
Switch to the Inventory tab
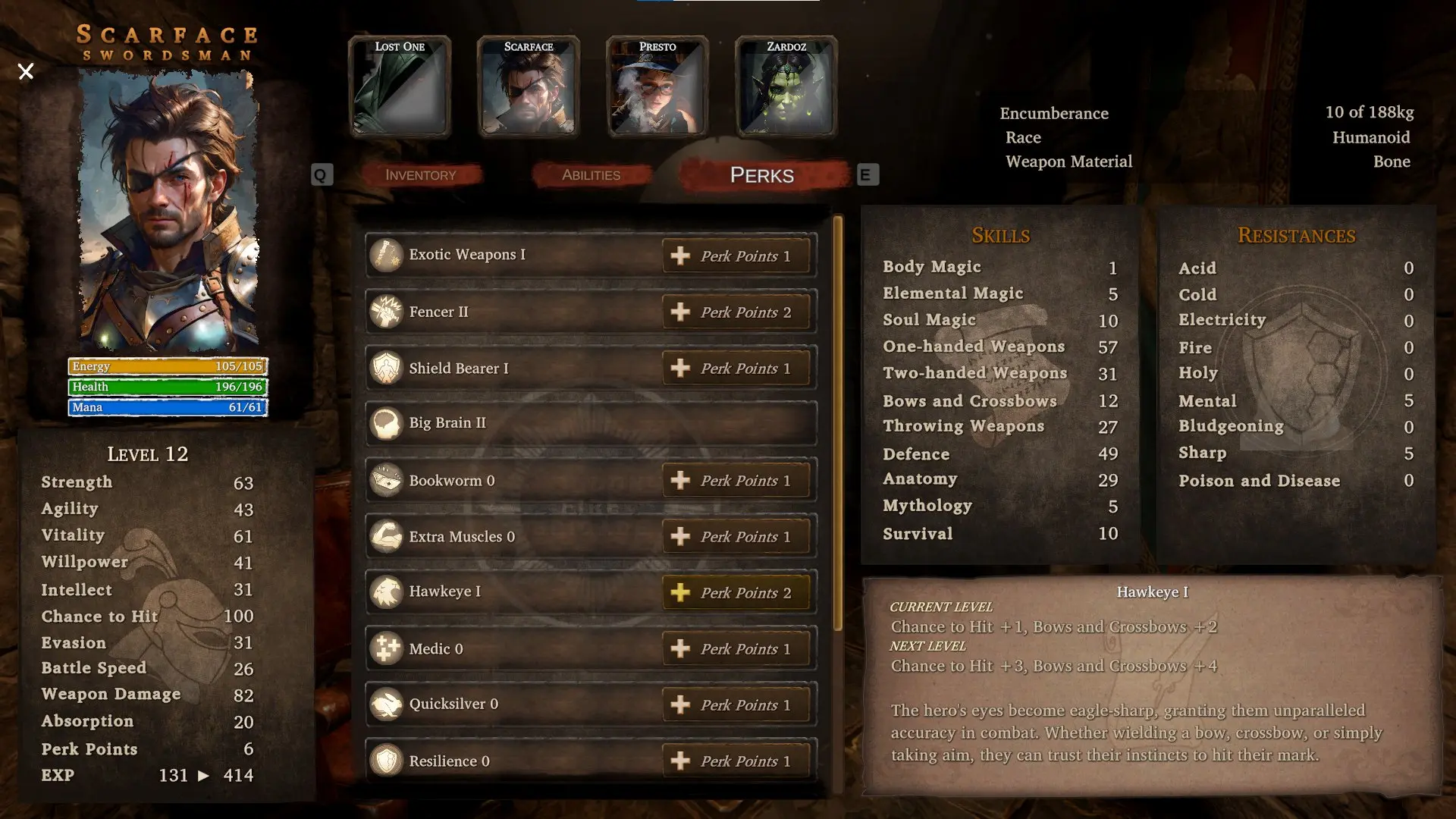421,175
